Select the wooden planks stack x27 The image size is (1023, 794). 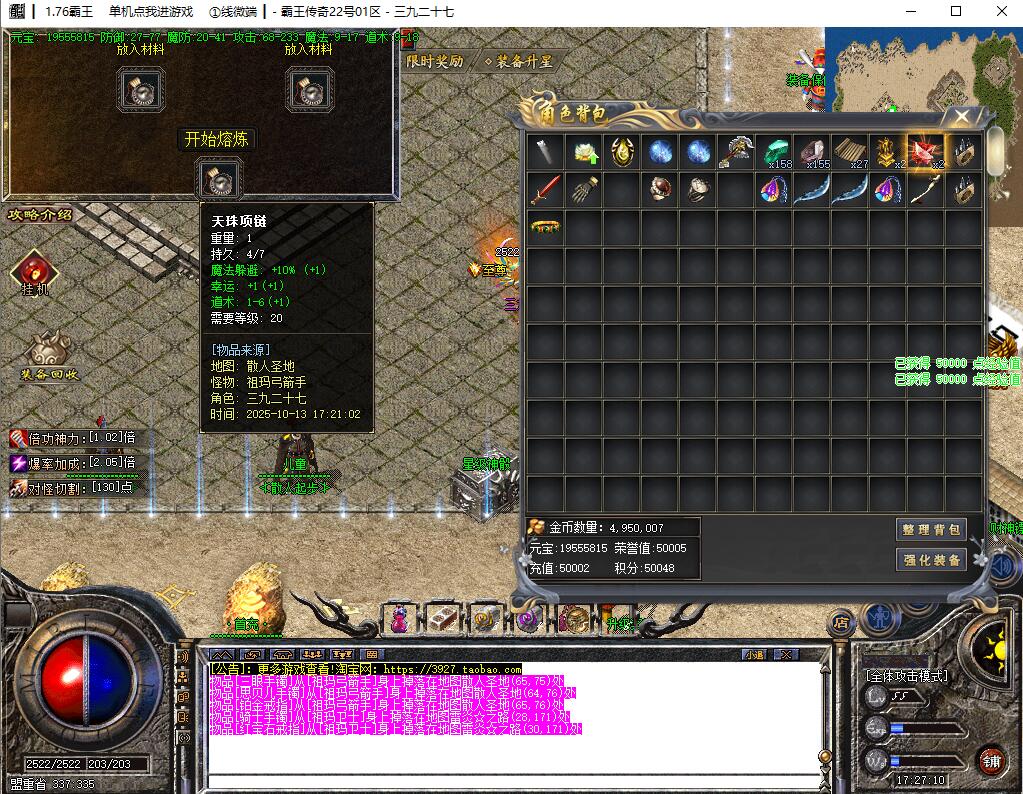tap(850, 152)
